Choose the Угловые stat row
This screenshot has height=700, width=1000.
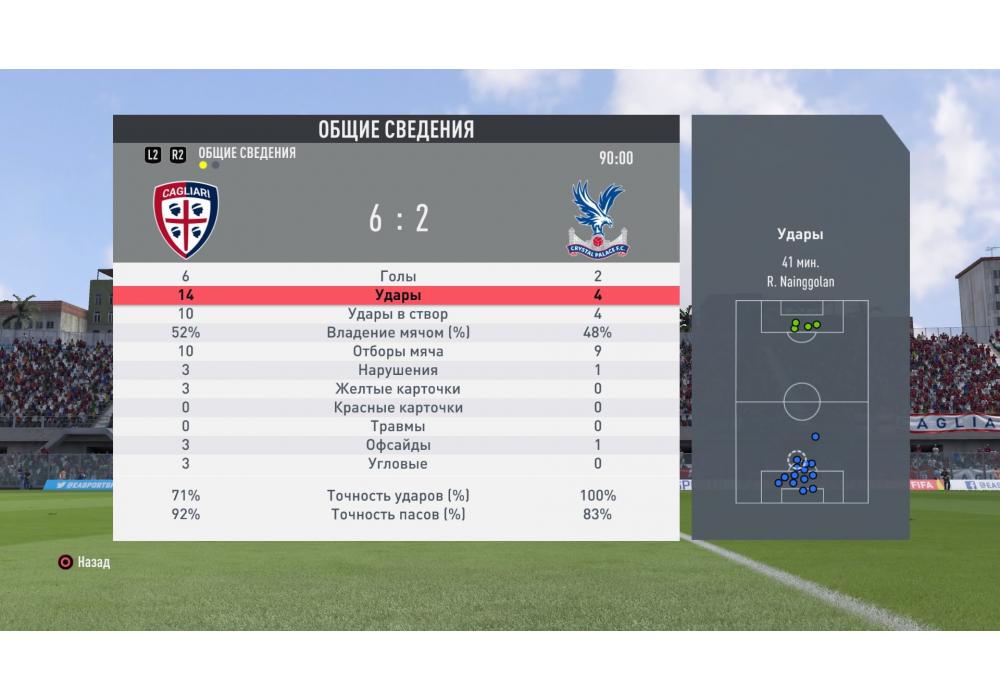(x=397, y=464)
